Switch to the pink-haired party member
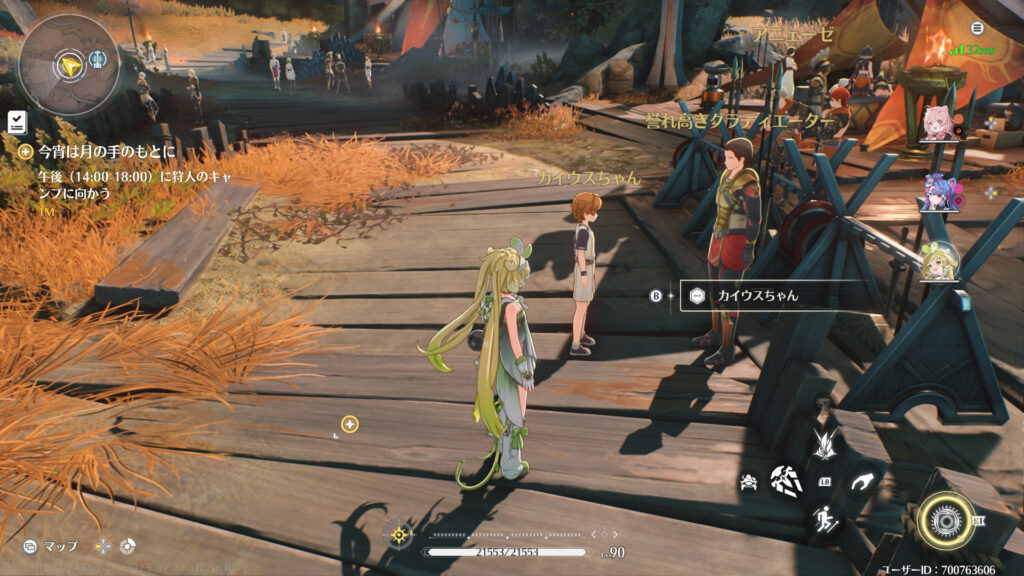This screenshot has height=576, width=1024. pyautogui.click(x=939, y=123)
